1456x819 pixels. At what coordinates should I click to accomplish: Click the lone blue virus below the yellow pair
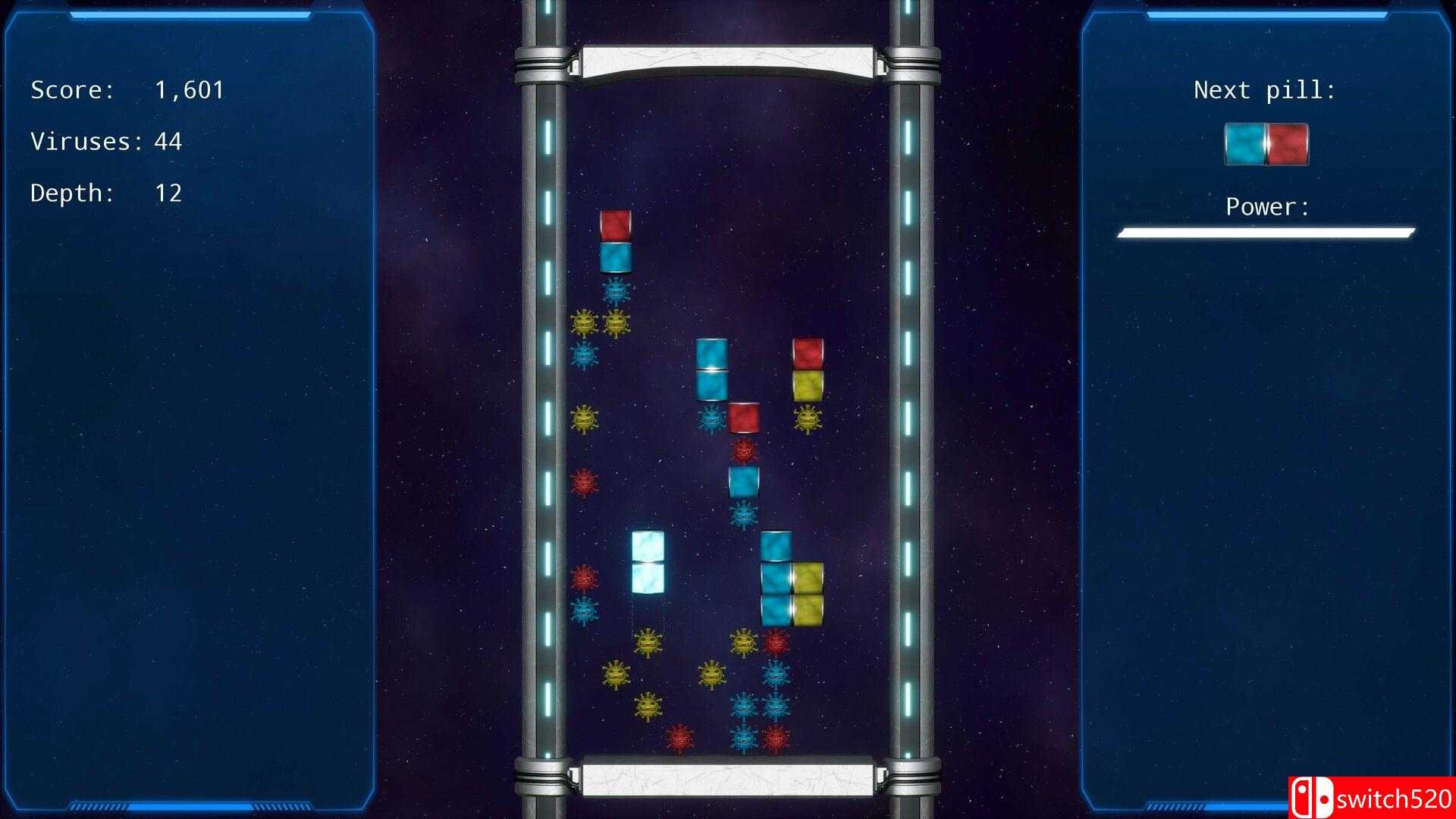pos(584,353)
